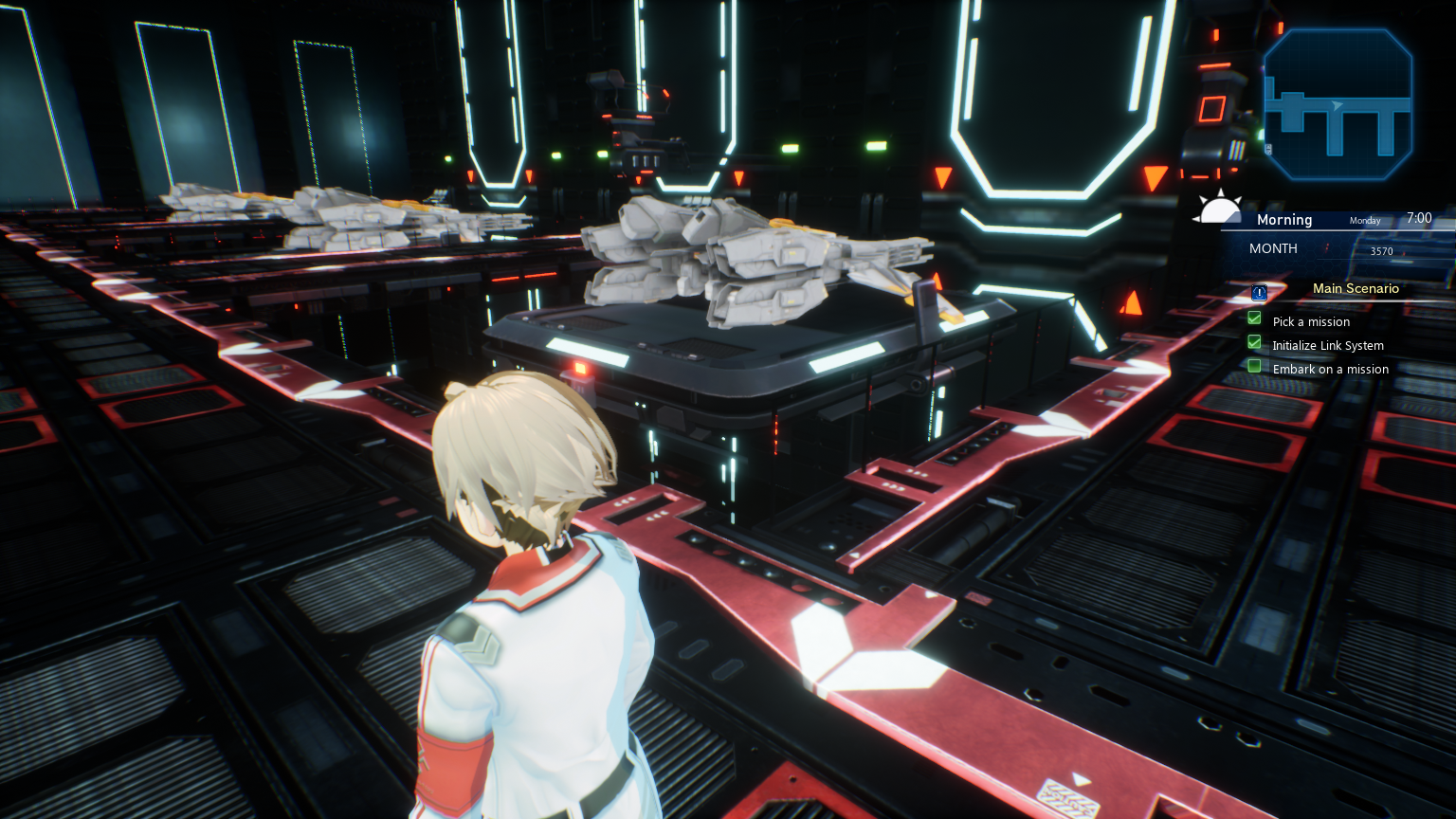Select the Main Scenario quest header
This screenshot has width=1456, height=819.
pyautogui.click(x=1356, y=289)
